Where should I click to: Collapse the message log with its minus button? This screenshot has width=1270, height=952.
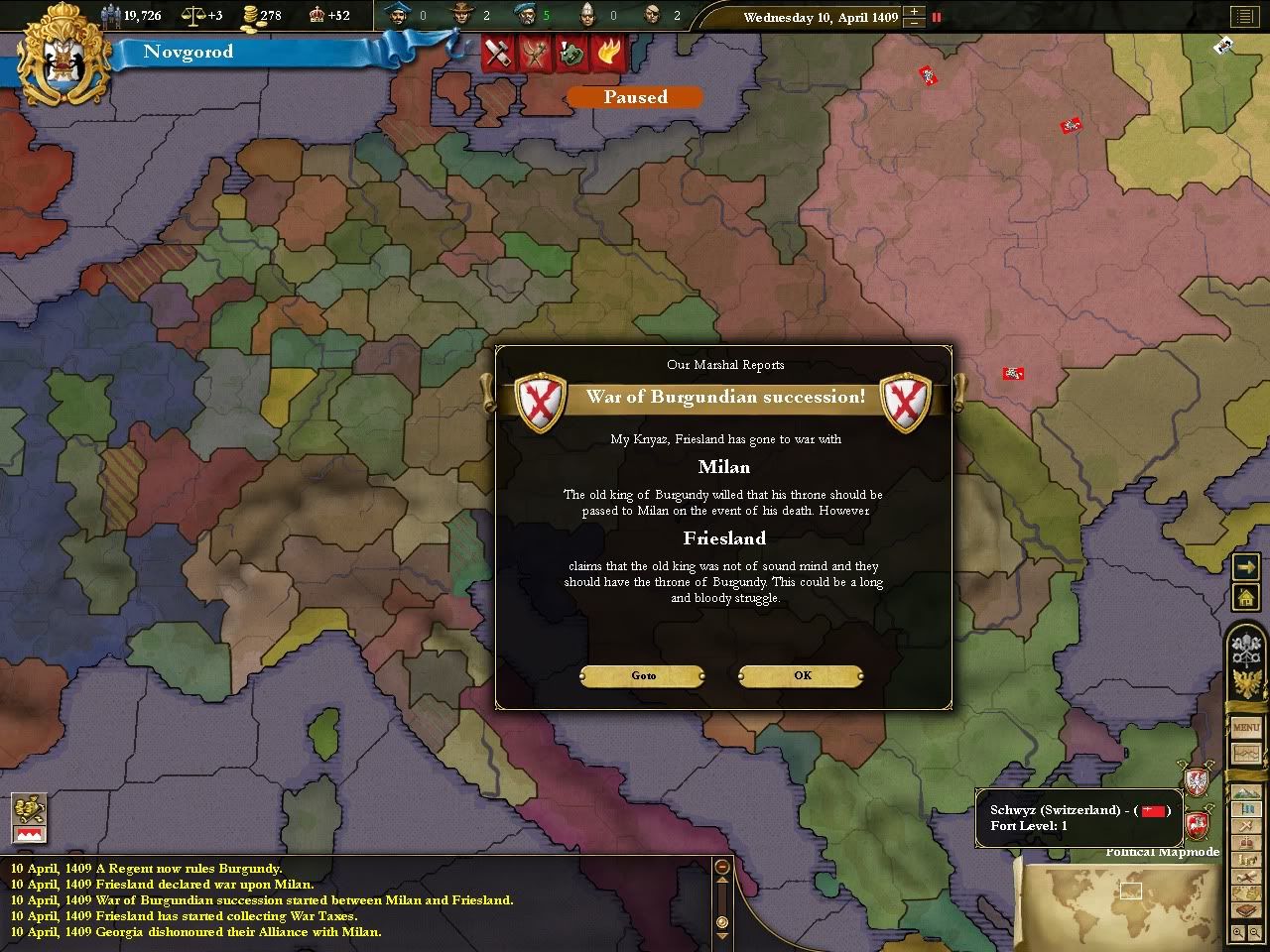coord(722,867)
